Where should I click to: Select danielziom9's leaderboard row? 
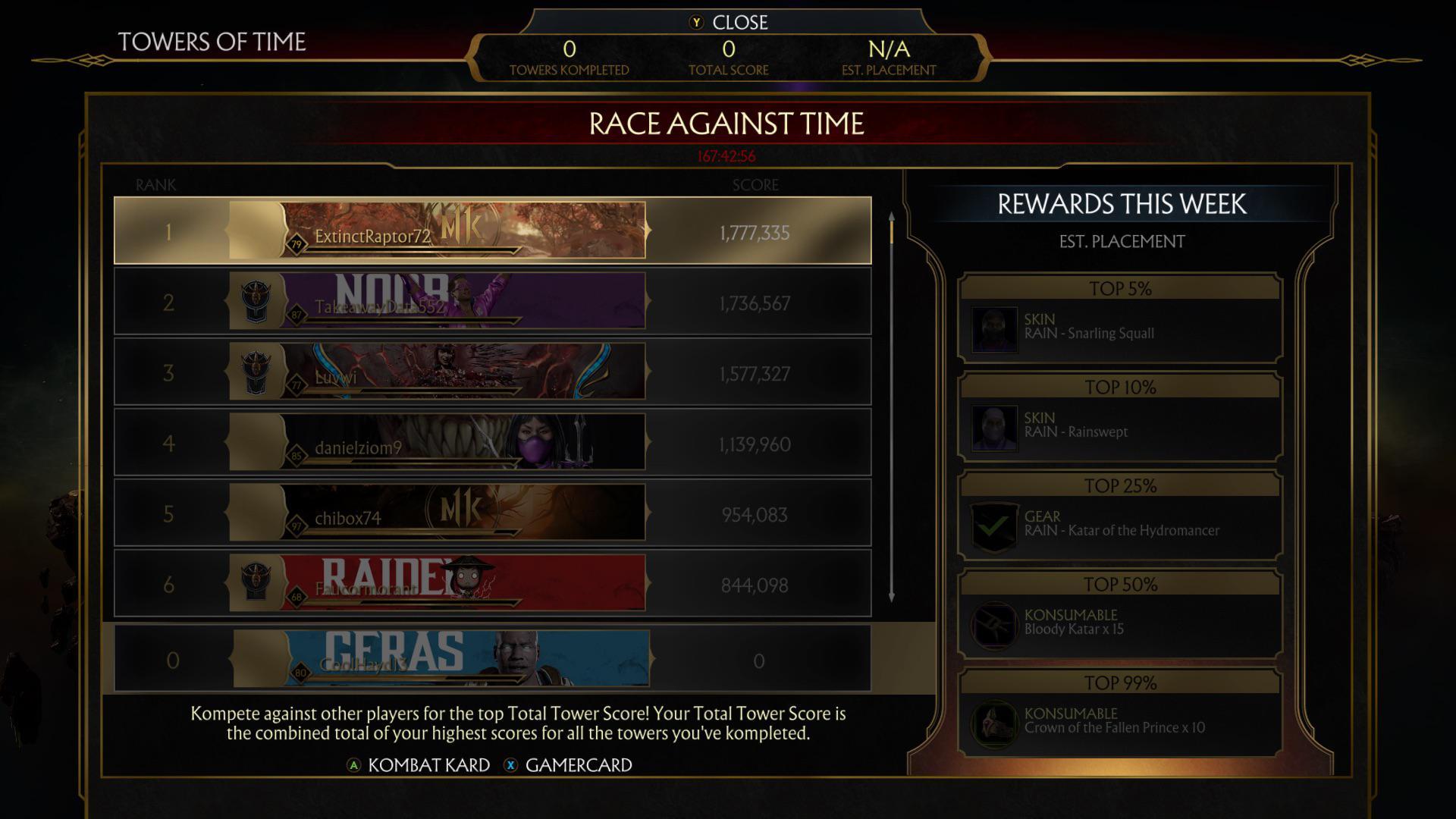pyautogui.click(x=493, y=442)
